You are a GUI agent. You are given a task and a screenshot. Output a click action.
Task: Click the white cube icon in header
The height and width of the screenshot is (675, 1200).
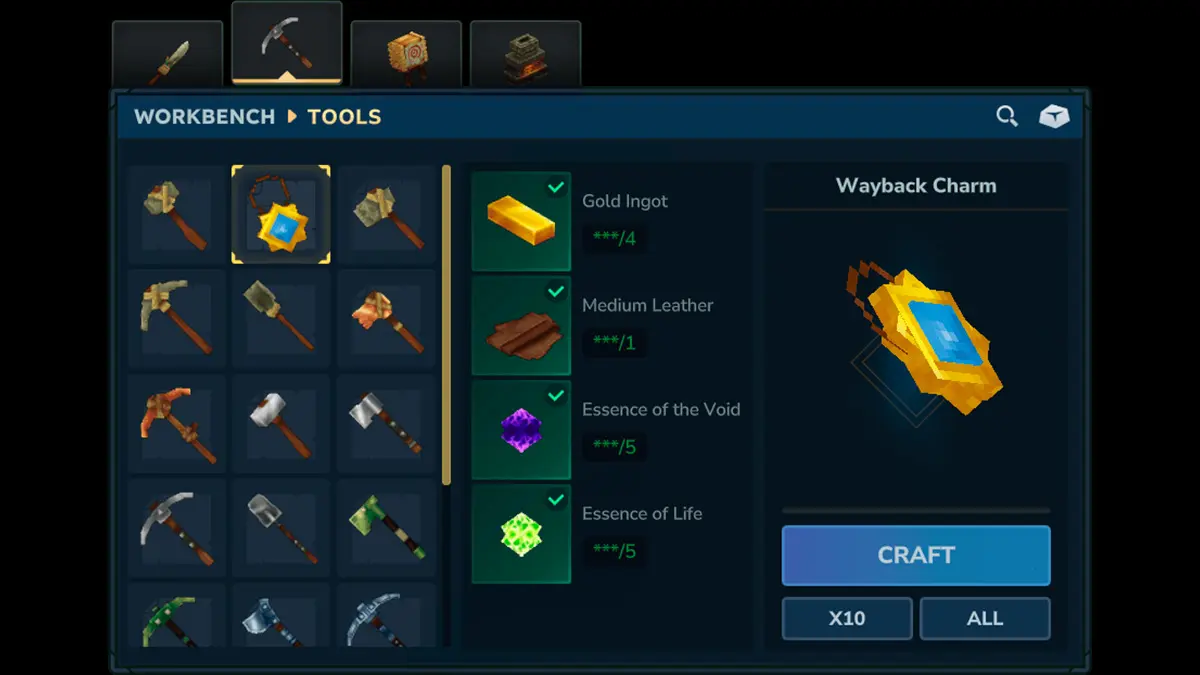(x=1053, y=117)
